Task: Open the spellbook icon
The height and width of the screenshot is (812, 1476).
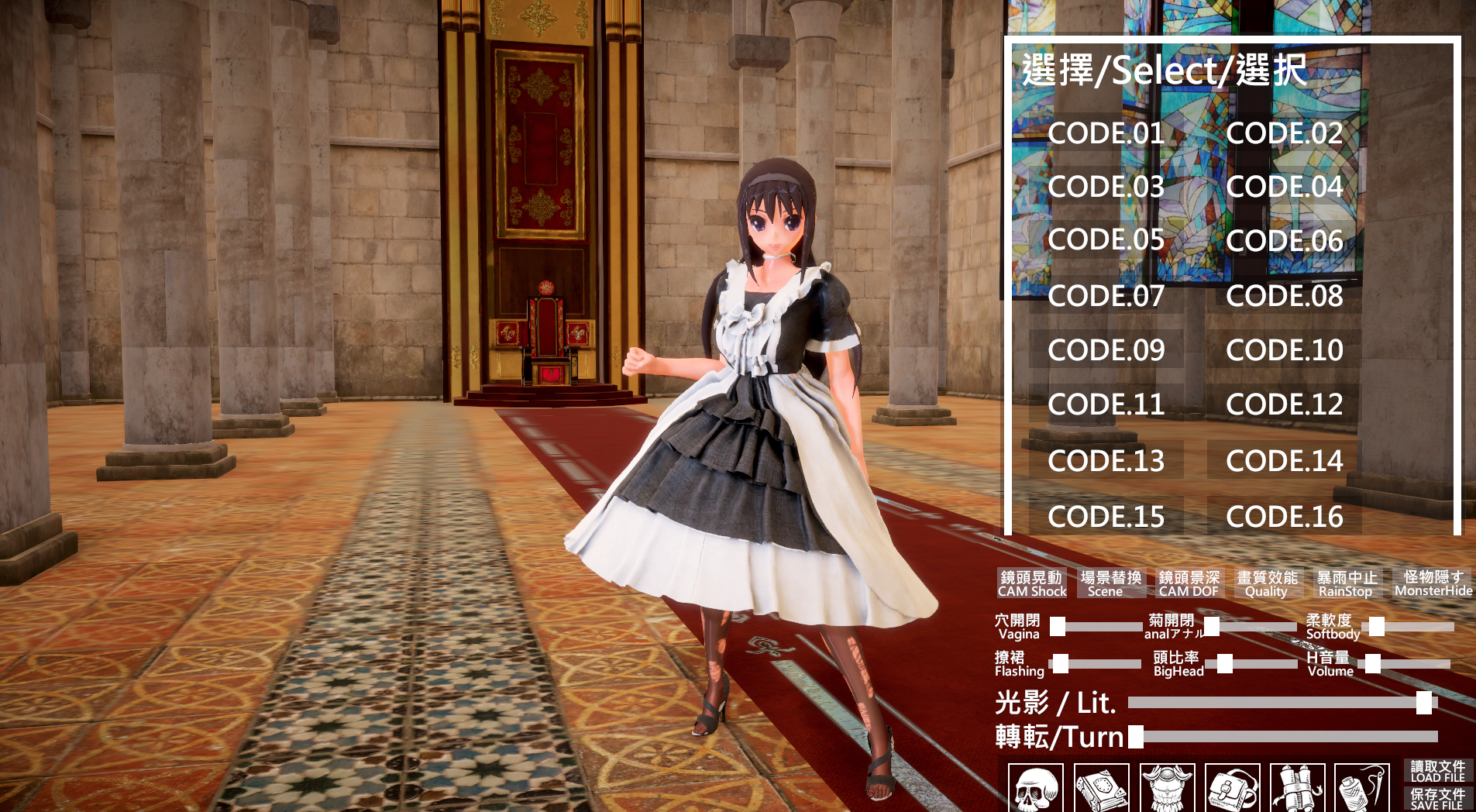Action: [x=1101, y=789]
